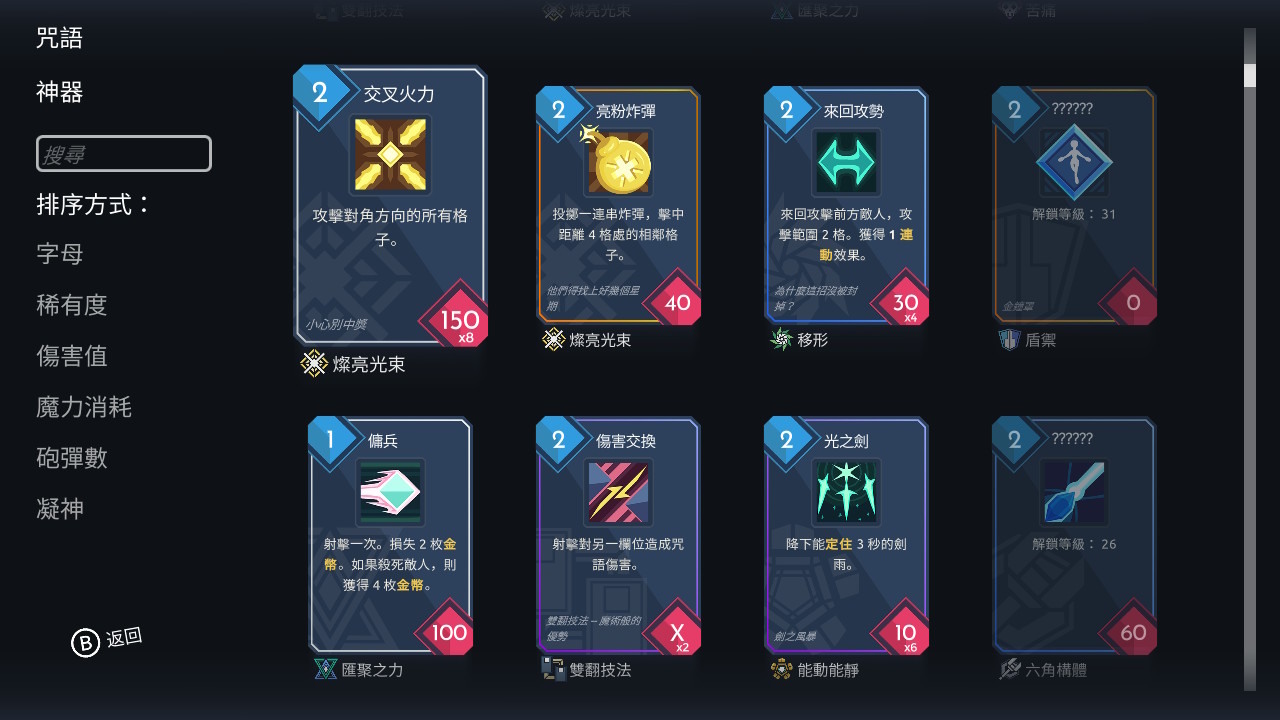
Task: Click the 傭兵 crystal shard icon
Action: (390, 490)
